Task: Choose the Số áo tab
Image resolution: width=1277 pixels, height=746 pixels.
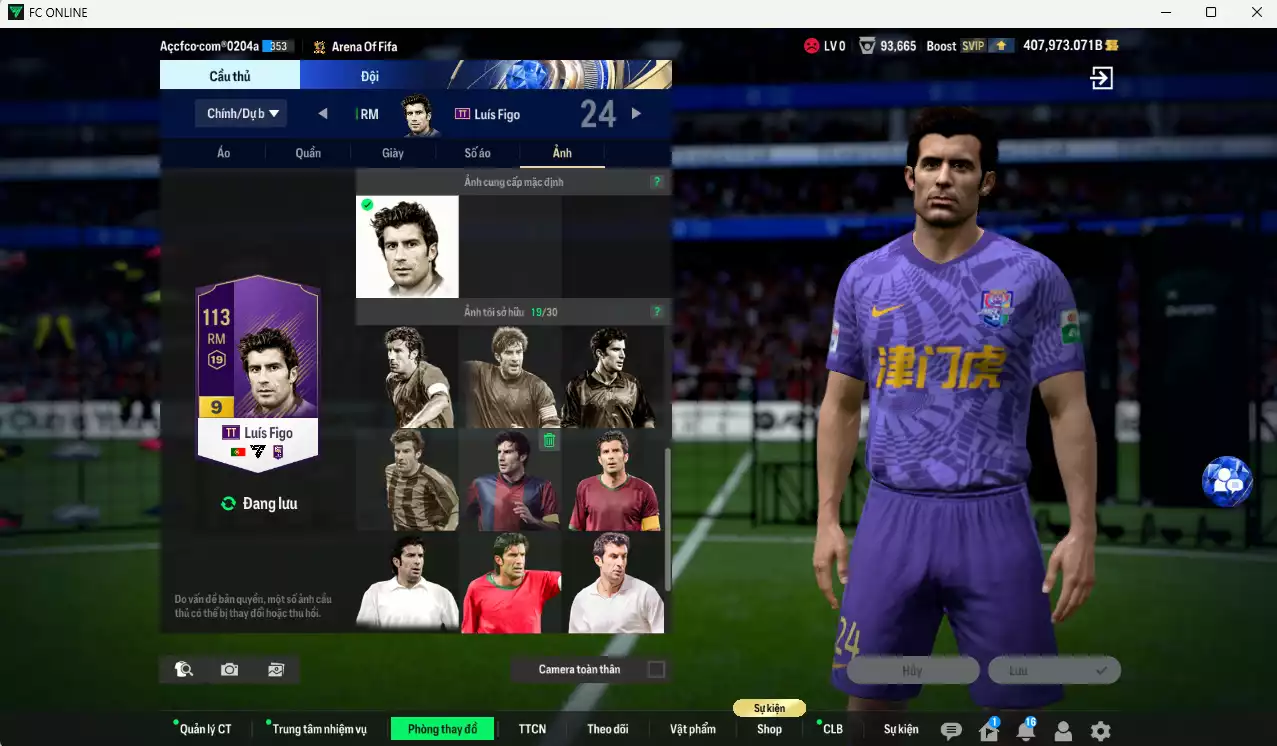Action: click(477, 153)
